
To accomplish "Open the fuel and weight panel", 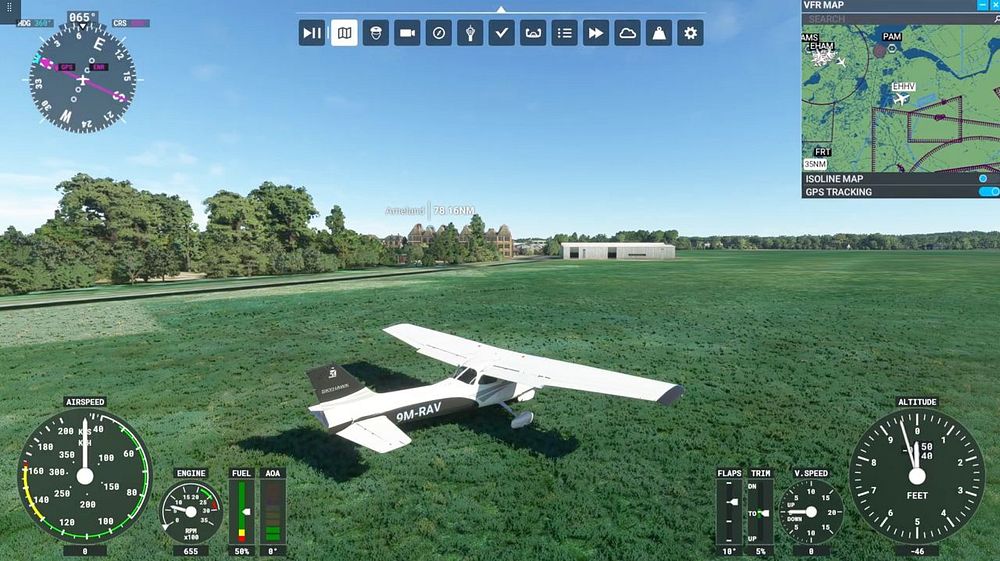I will 659,33.
